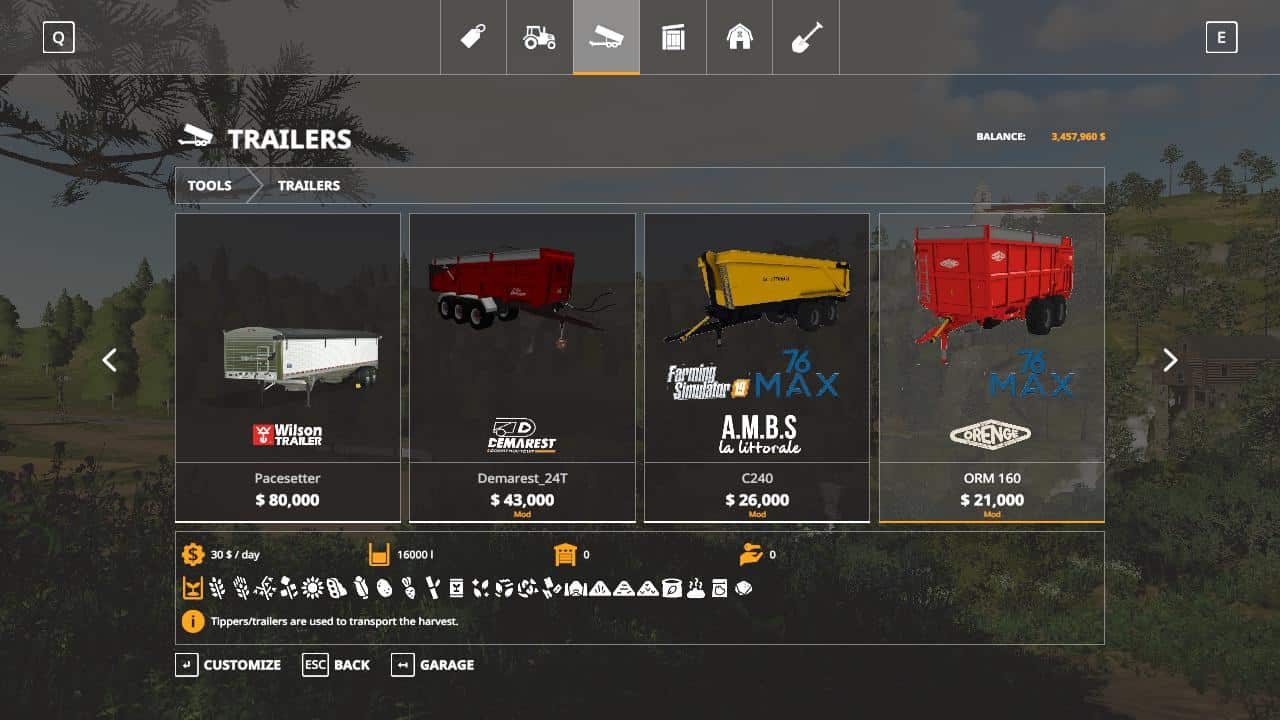Choose the Demarest_24T trailer card
This screenshot has width=1280, height=720.
[522, 367]
